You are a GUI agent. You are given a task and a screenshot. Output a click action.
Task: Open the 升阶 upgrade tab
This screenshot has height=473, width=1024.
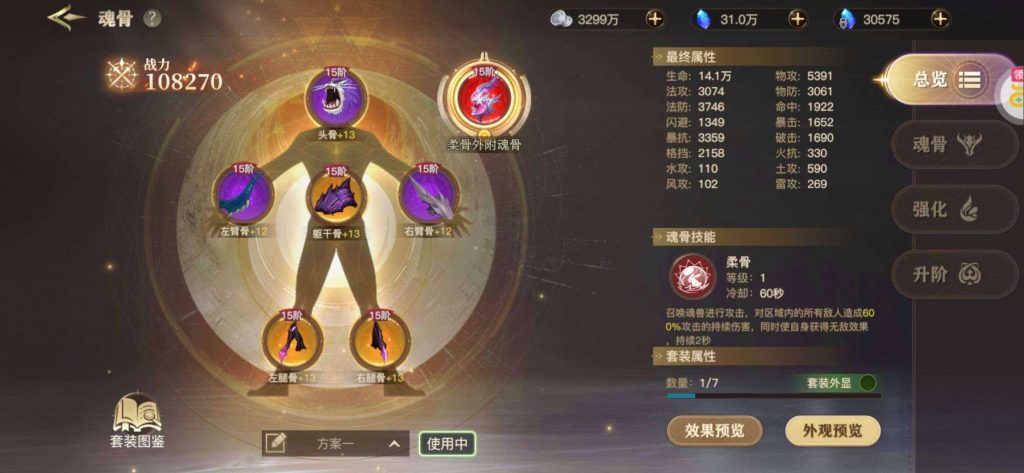(x=943, y=274)
